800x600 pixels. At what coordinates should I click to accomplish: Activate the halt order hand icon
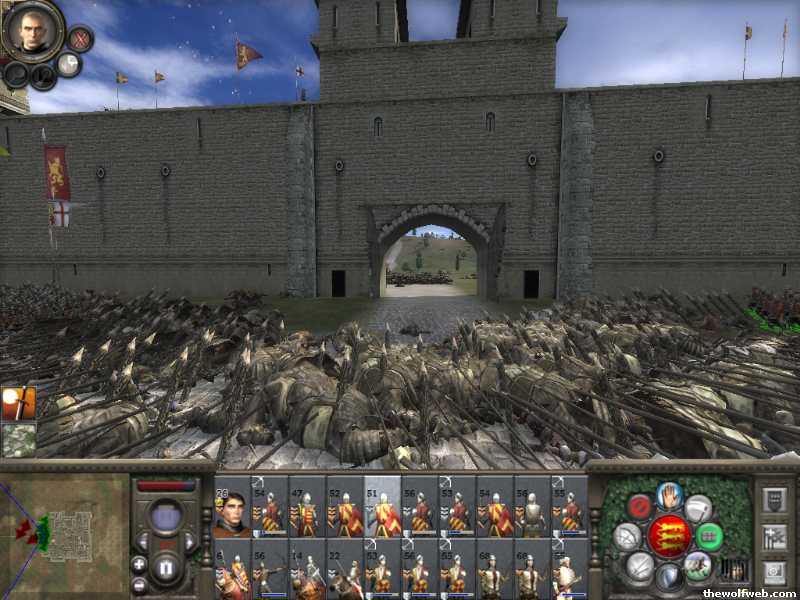click(x=669, y=495)
